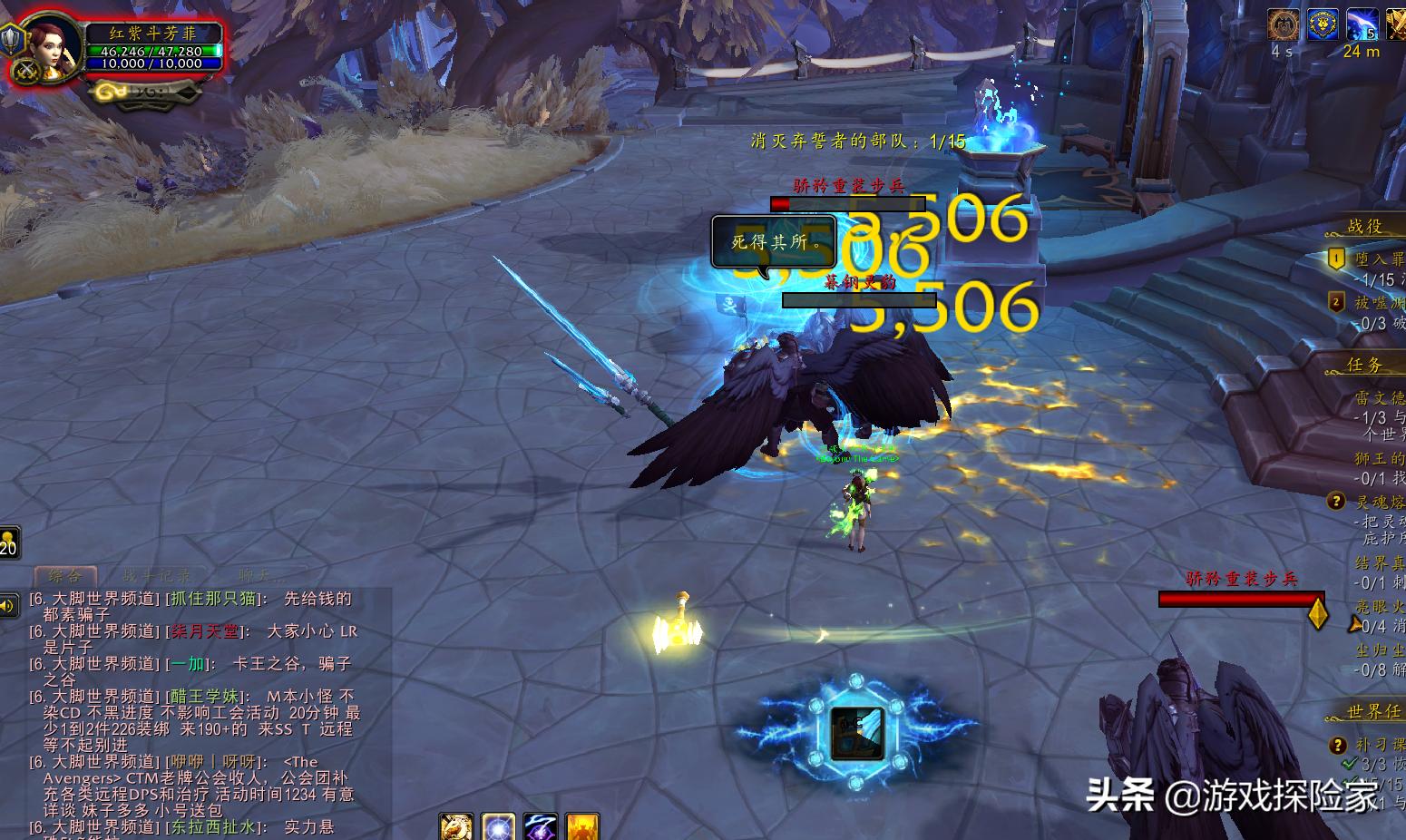Cast the glowing white orb spell

click(498, 826)
